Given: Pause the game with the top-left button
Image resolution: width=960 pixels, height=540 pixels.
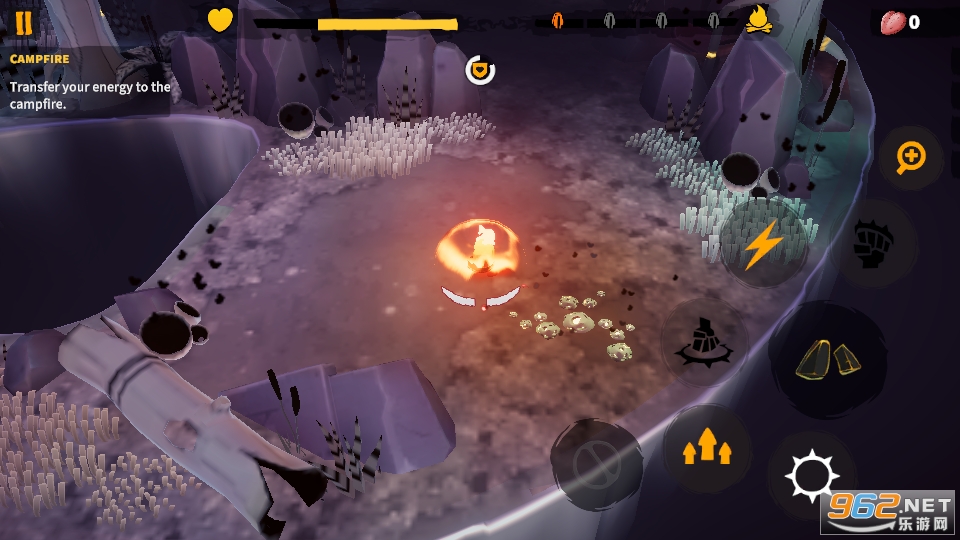Looking at the screenshot, I should tap(23, 22).
